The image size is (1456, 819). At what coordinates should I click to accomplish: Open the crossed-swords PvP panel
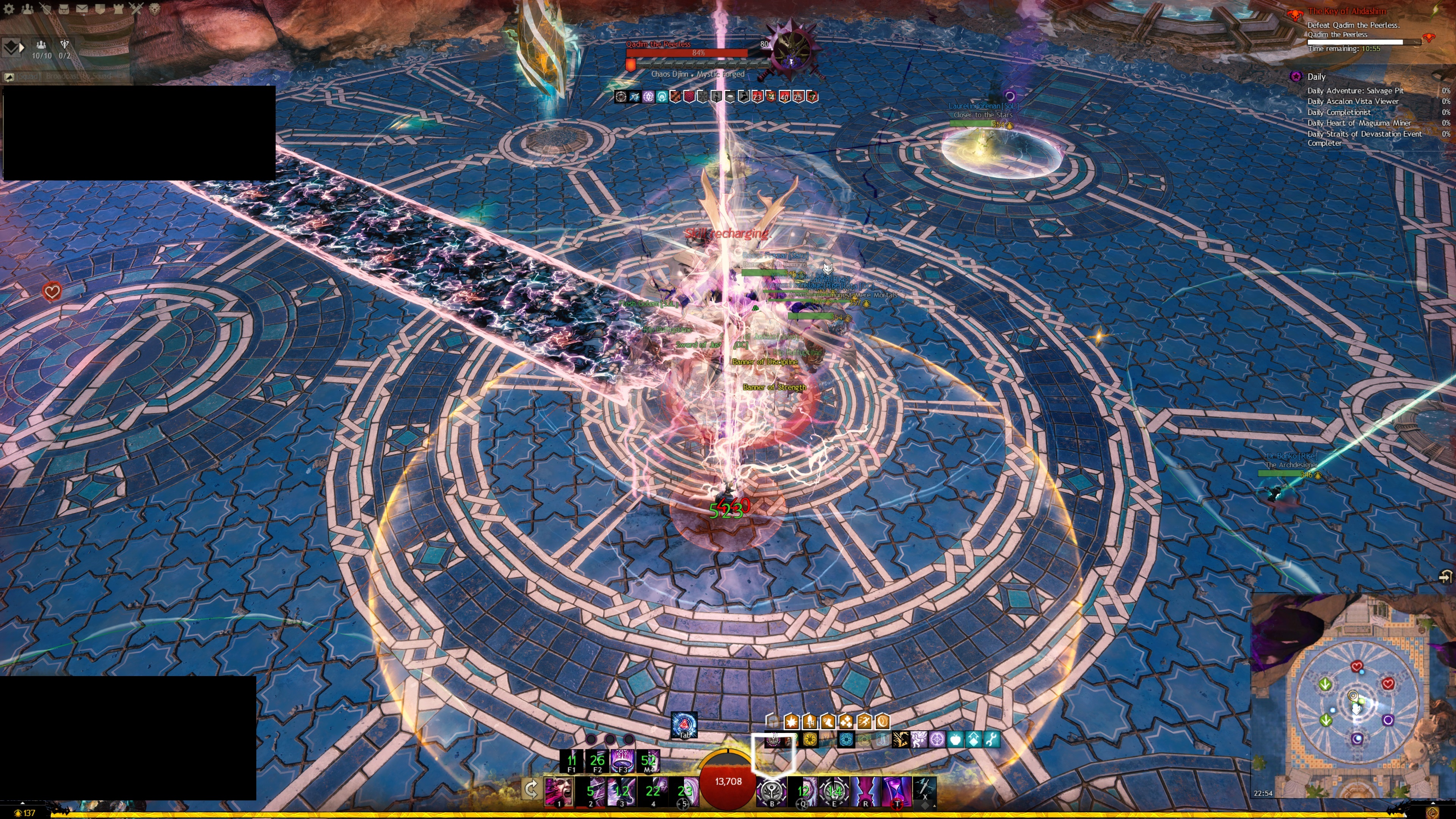point(136,9)
